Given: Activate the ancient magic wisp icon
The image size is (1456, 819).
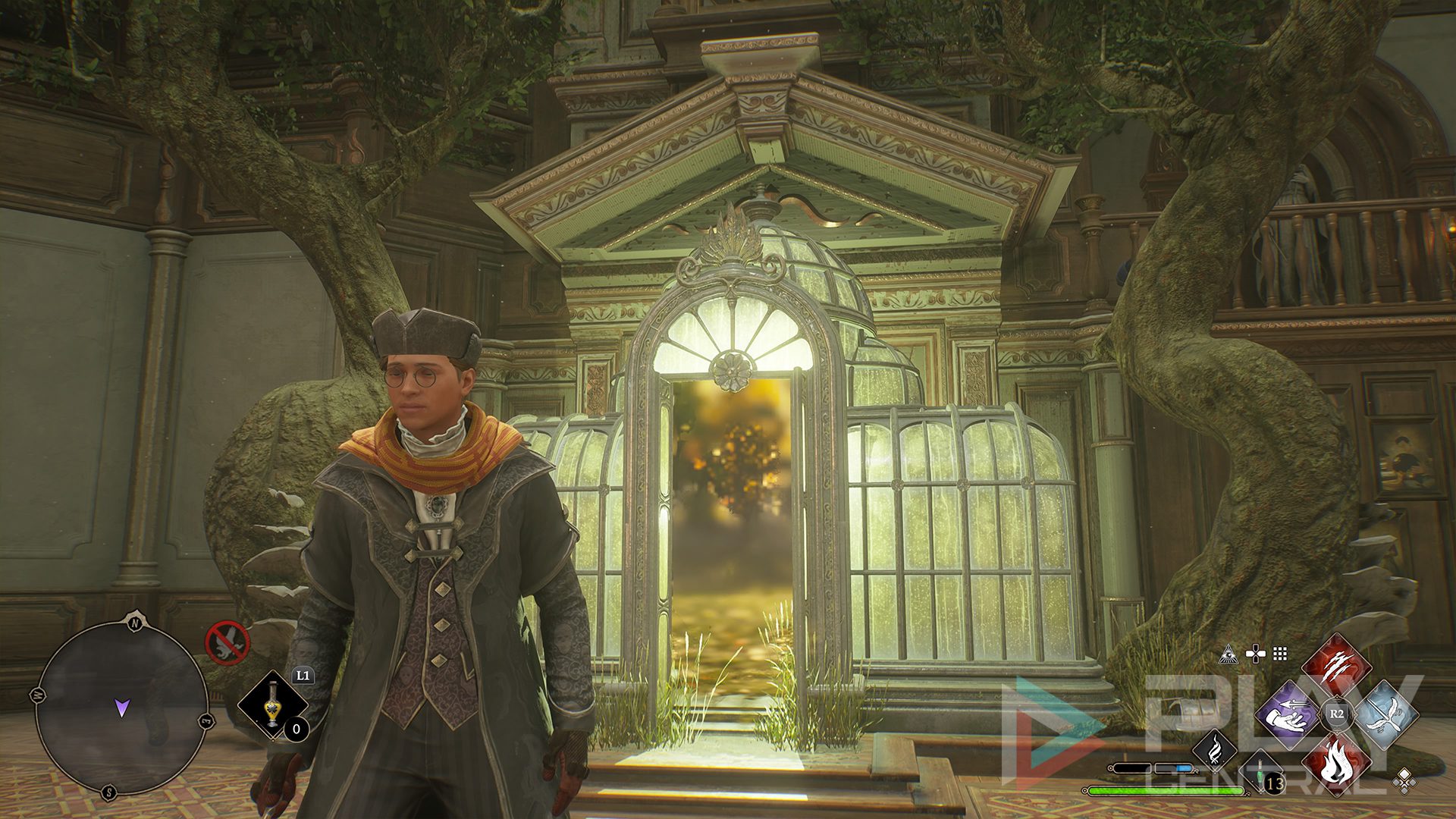Looking at the screenshot, I should (x=1215, y=749).
